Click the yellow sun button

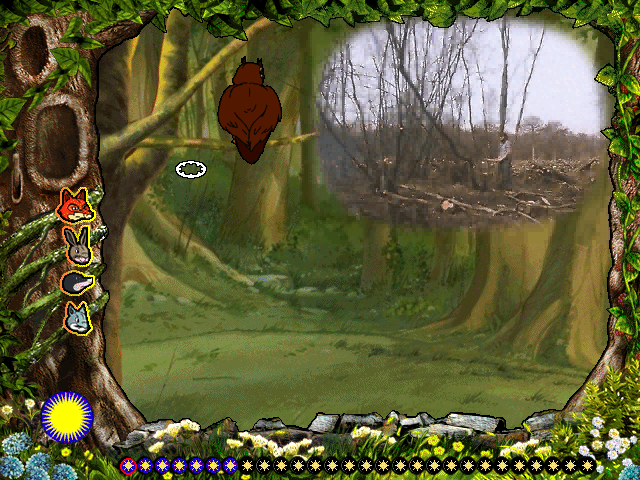pyautogui.click(x=67, y=417)
